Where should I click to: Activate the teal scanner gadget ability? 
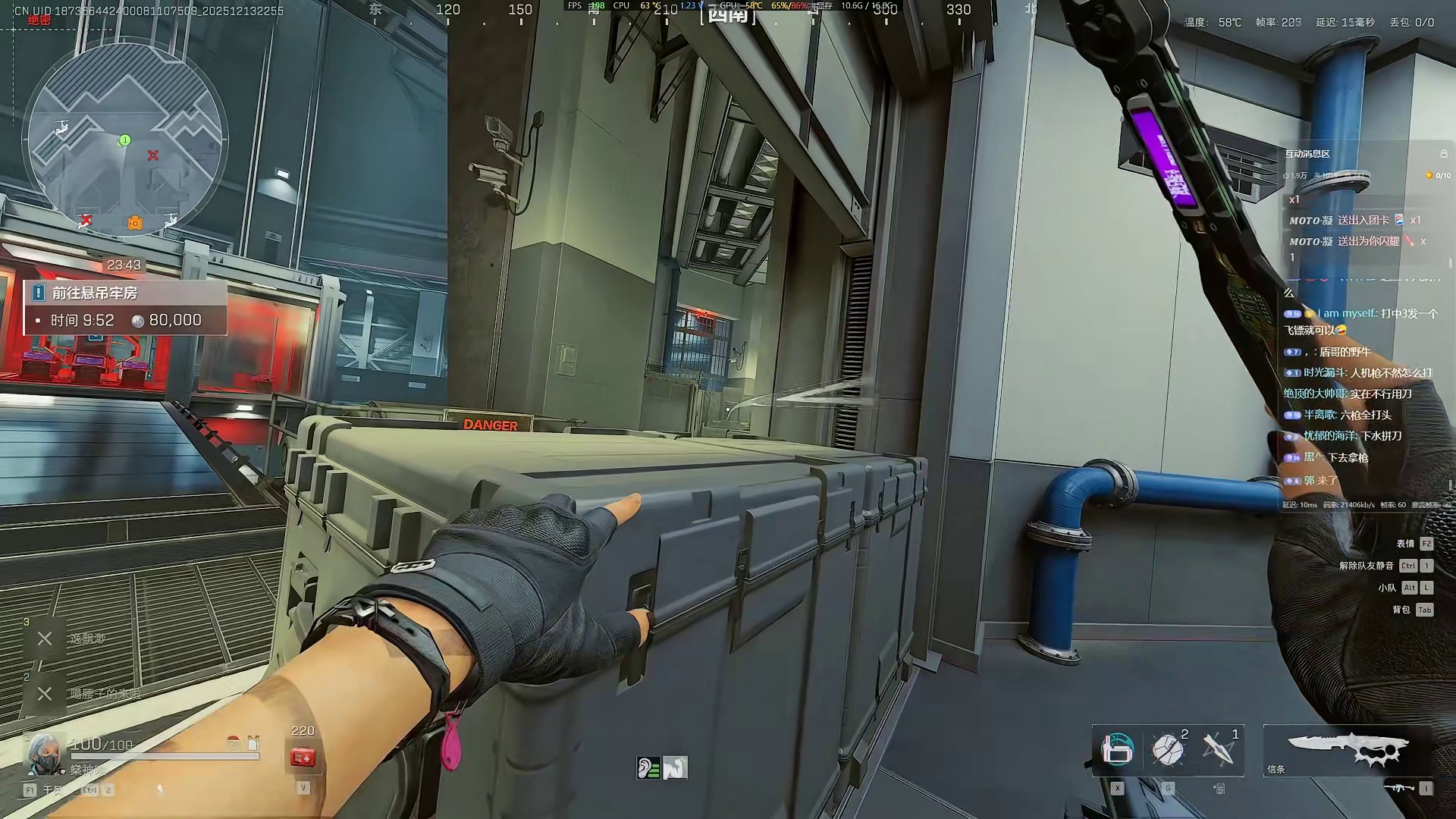point(1117,750)
